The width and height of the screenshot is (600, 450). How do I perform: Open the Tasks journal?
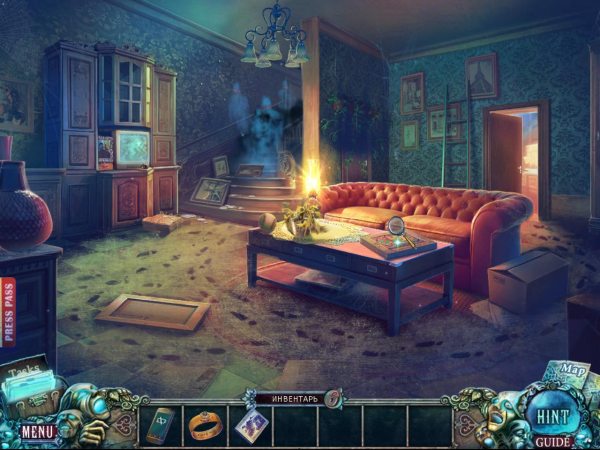(x=26, y=378)
